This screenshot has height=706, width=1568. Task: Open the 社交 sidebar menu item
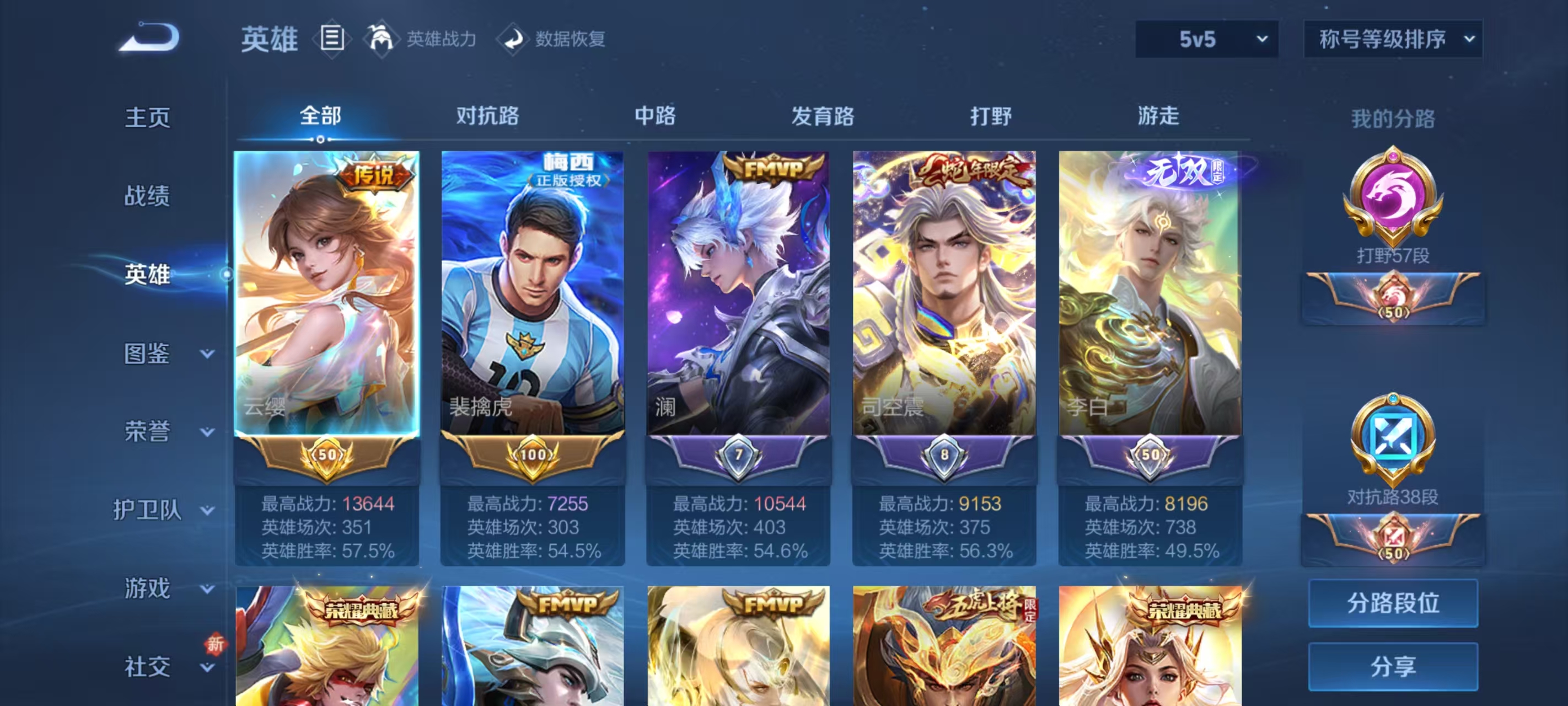click(146, 667)
